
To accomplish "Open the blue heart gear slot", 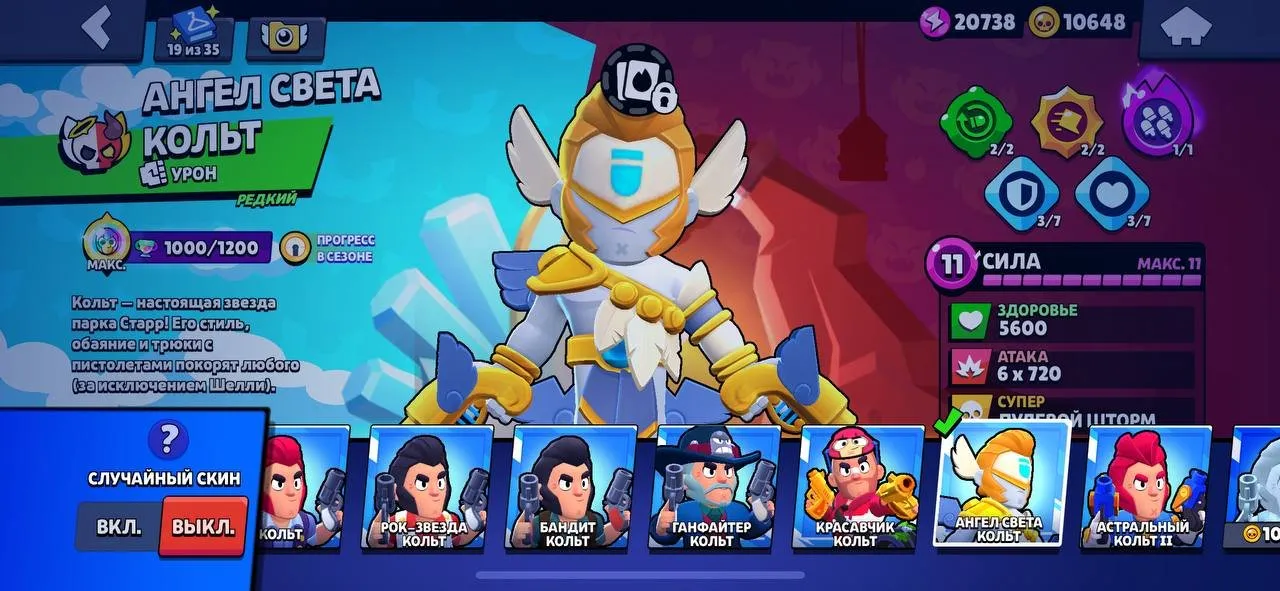I will pos(1110,190).
